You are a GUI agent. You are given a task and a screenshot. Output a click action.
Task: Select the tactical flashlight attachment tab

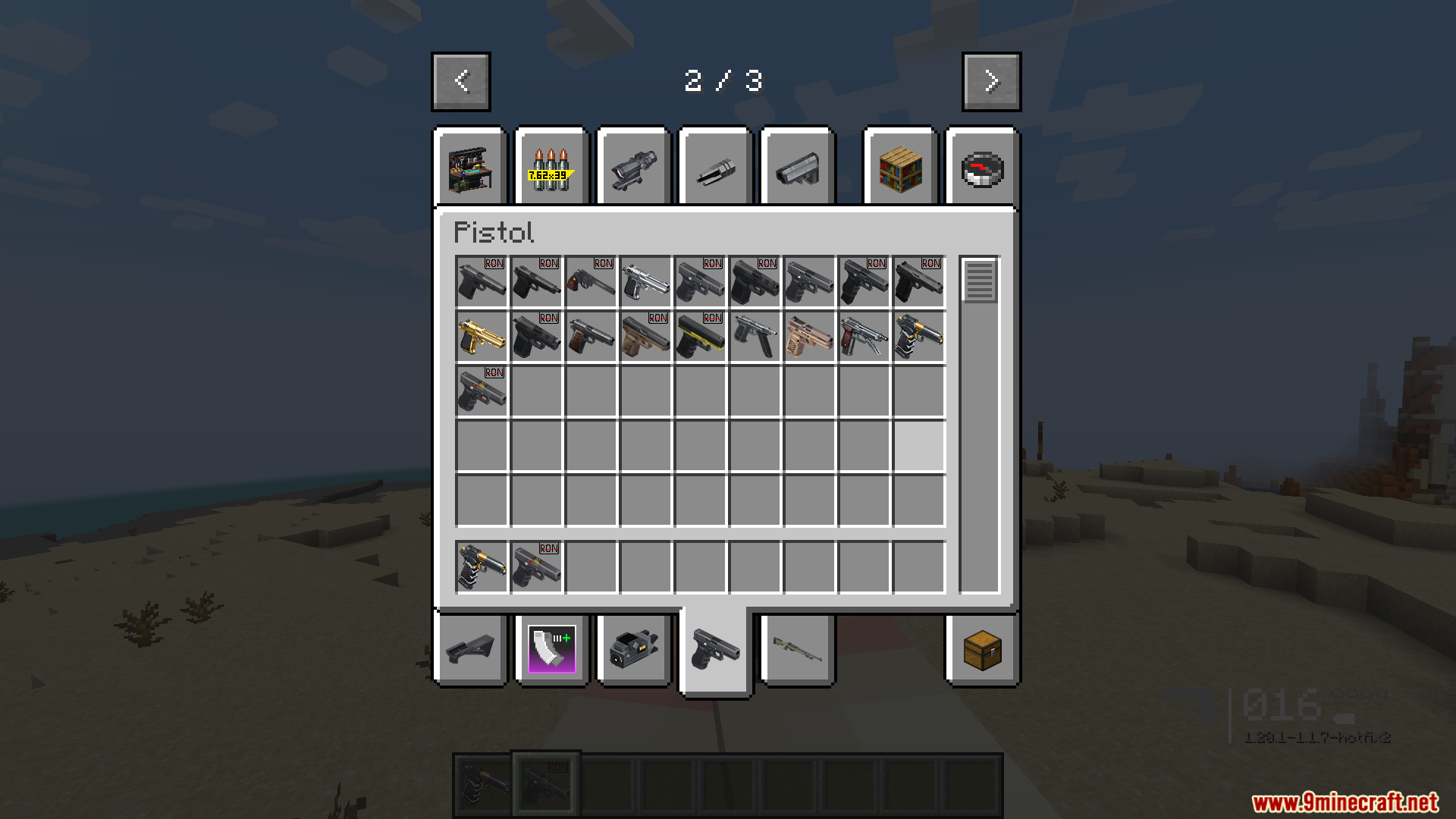click(633, 650)
